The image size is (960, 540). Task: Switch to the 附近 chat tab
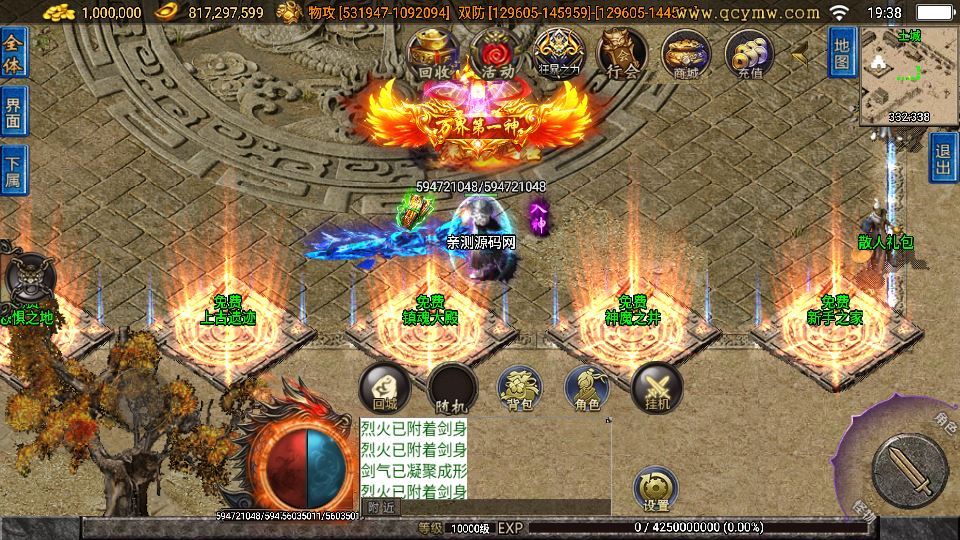(381, 507)
